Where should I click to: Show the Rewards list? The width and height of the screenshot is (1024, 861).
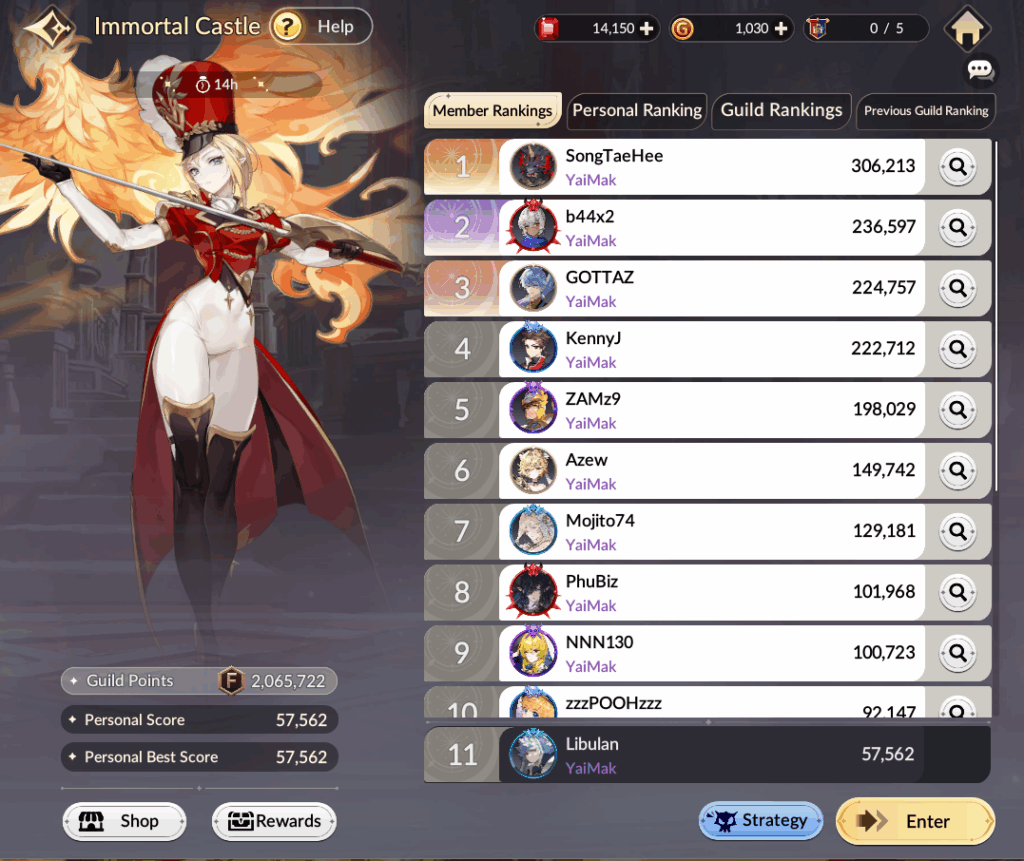coord(274,821)
